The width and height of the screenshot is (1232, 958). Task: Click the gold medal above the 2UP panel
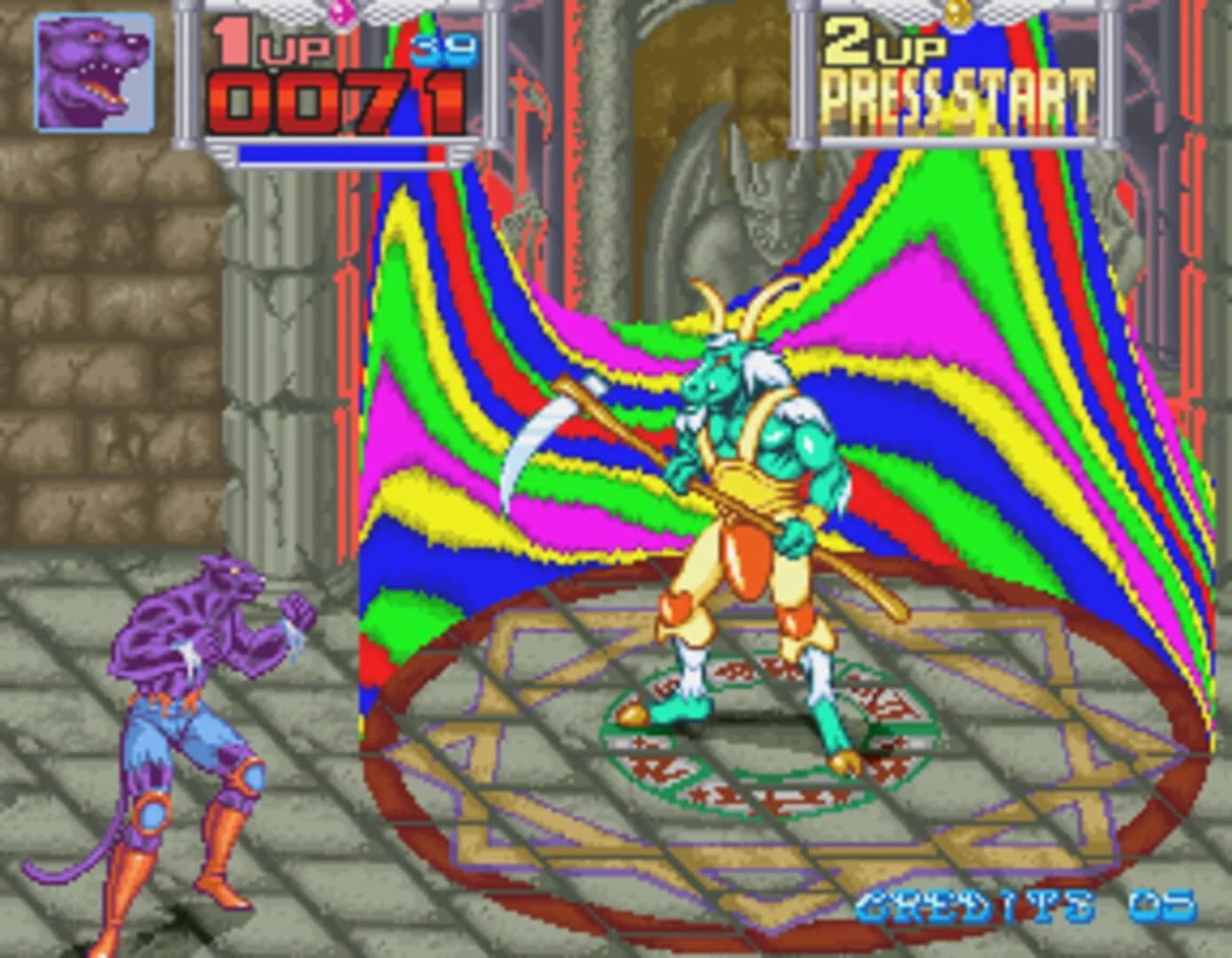956,11
